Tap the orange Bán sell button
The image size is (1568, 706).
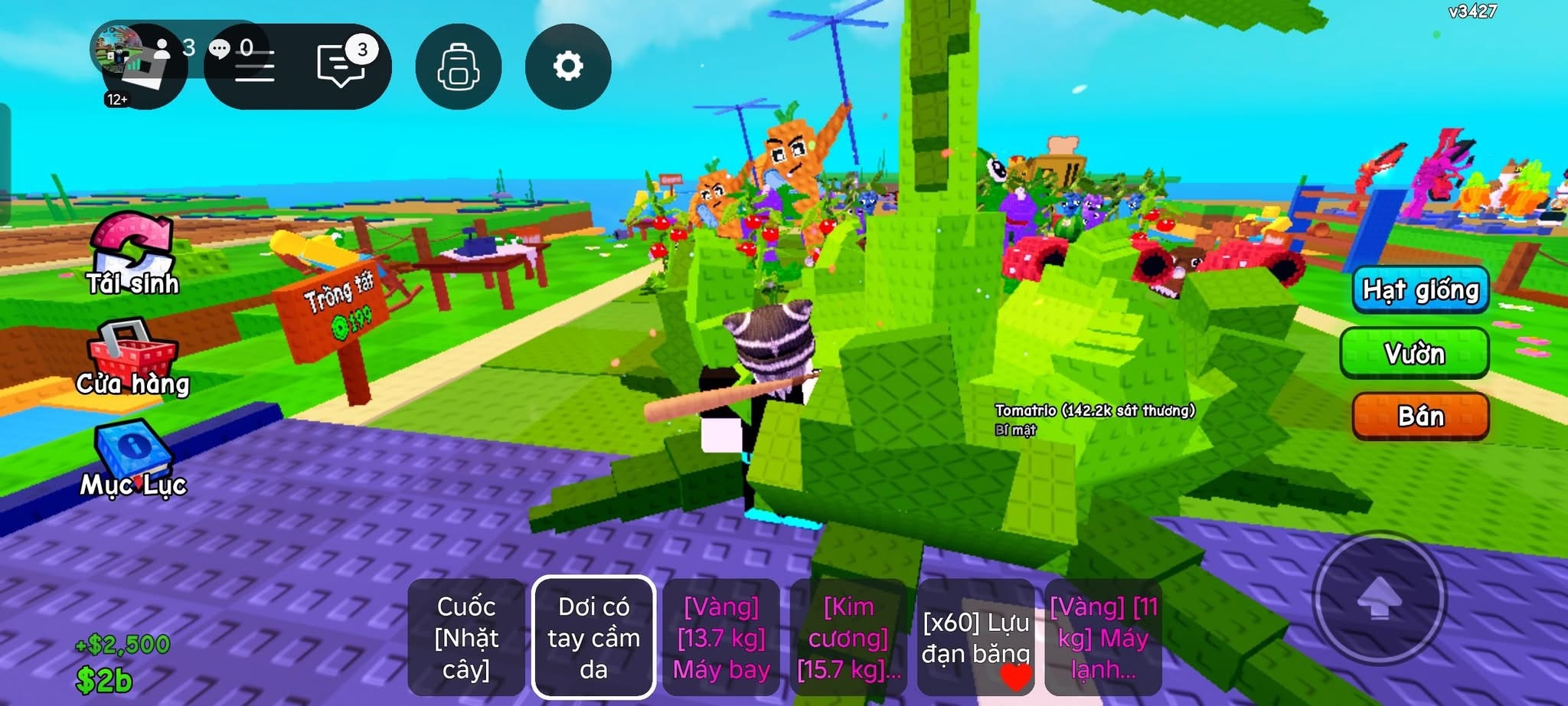click(x=1420, y=416)
